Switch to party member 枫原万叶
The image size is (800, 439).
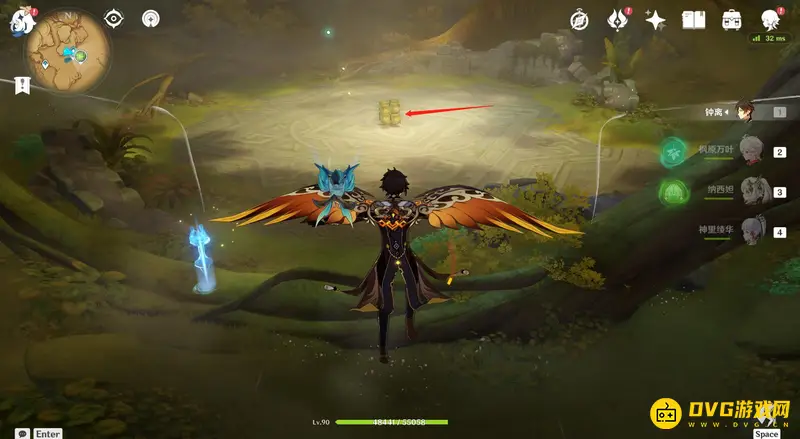747,151
